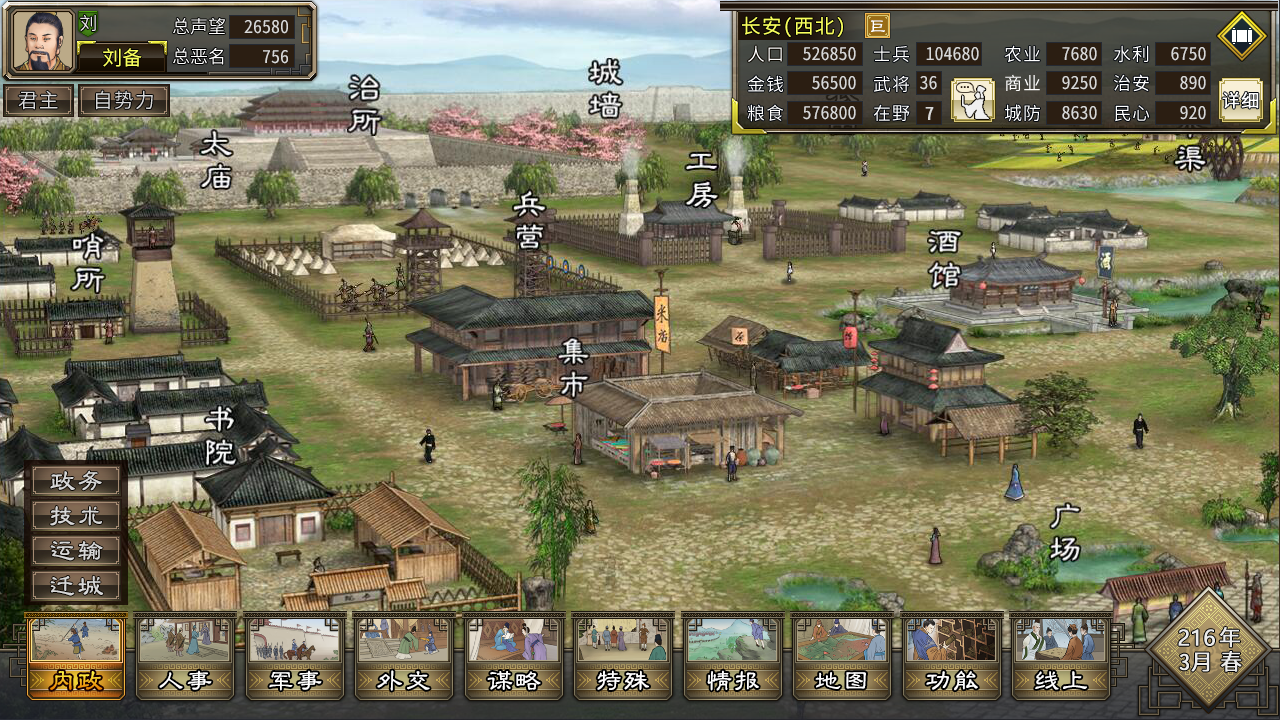The width and height of the screenshot is (1280, 720).
Task: Click the officer speech-bubble icon in city panel
Action: click(x=972, y=100)
